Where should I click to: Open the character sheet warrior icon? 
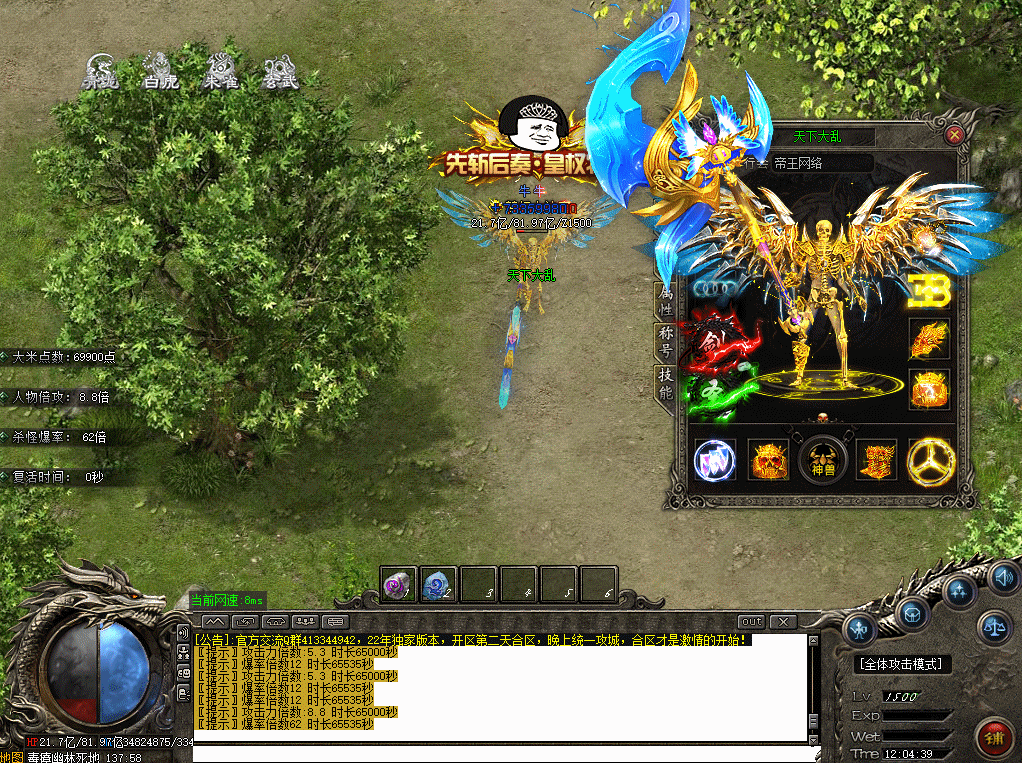[x=859, y=629]
